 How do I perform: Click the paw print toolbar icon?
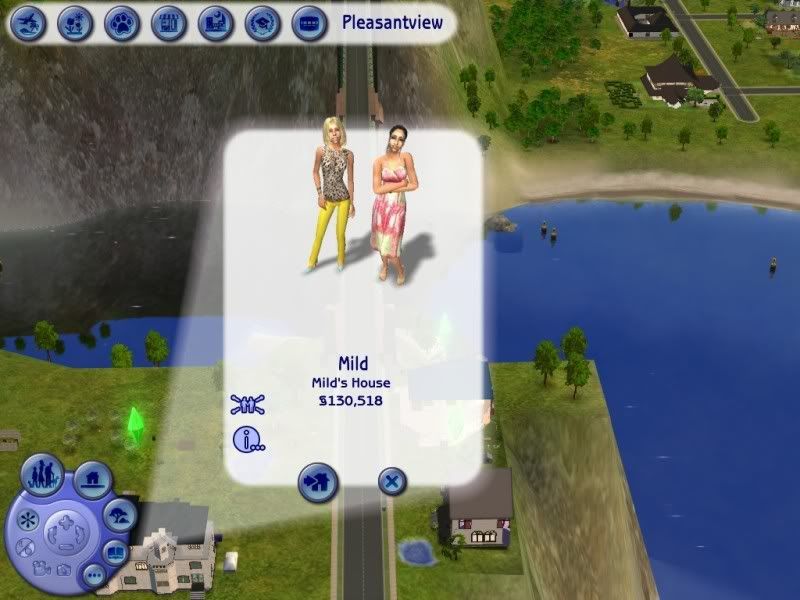[x=121, y=22]
